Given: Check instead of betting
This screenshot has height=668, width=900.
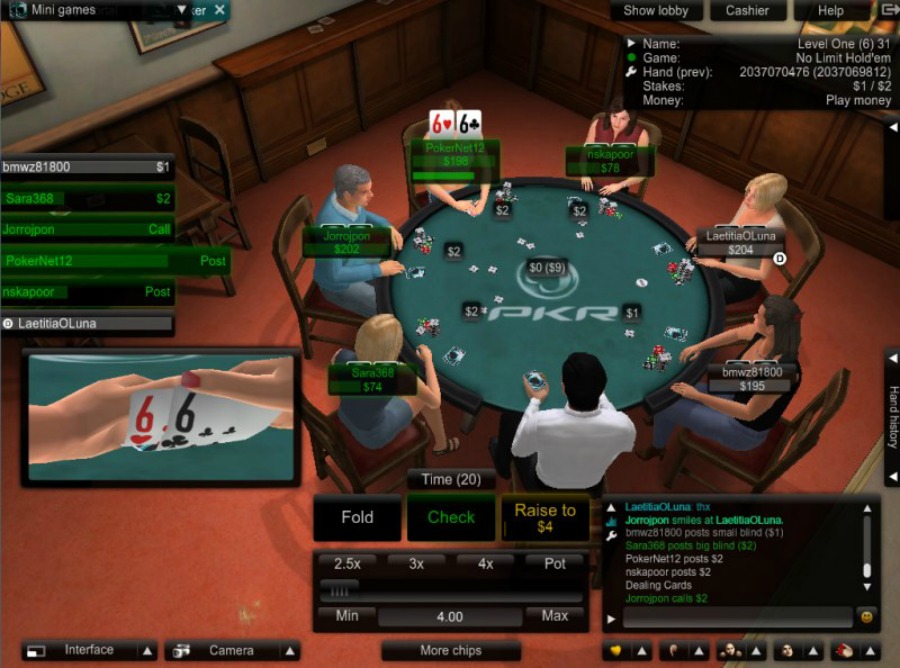Looking at the screenshot, I should click(x=451, y=518).
